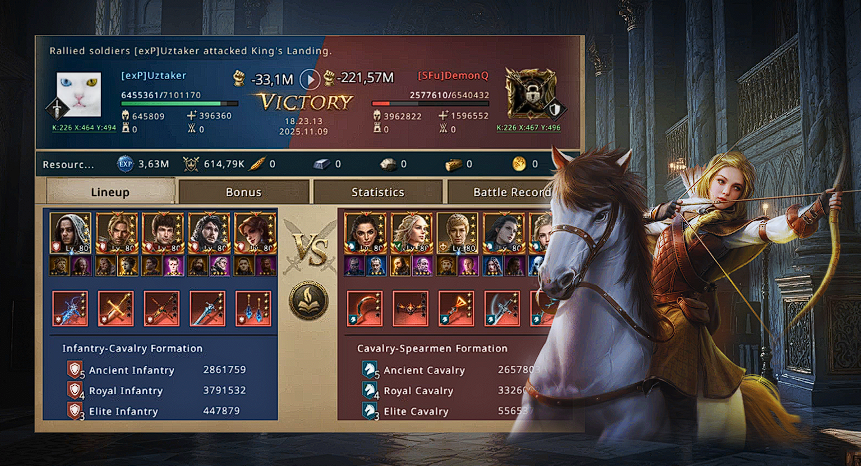Tap the round book emblem under VS

point(308,302)
